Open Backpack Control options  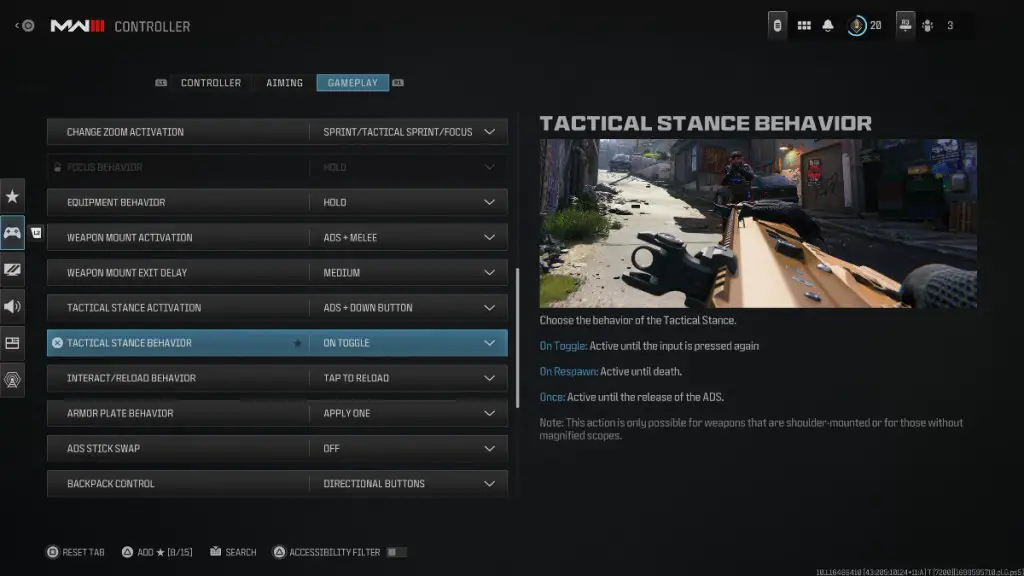click(x=408, y=483)
